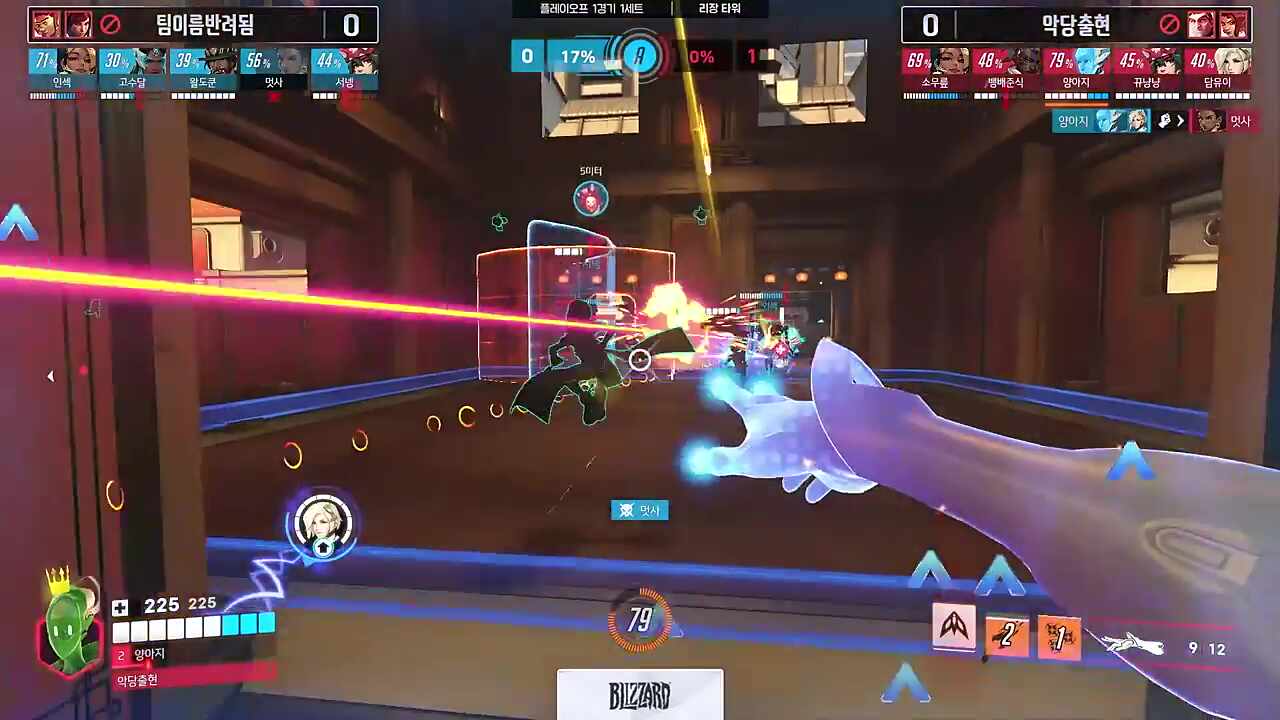Click the 팀이름반려됨 team name banner

pos(218,25)
